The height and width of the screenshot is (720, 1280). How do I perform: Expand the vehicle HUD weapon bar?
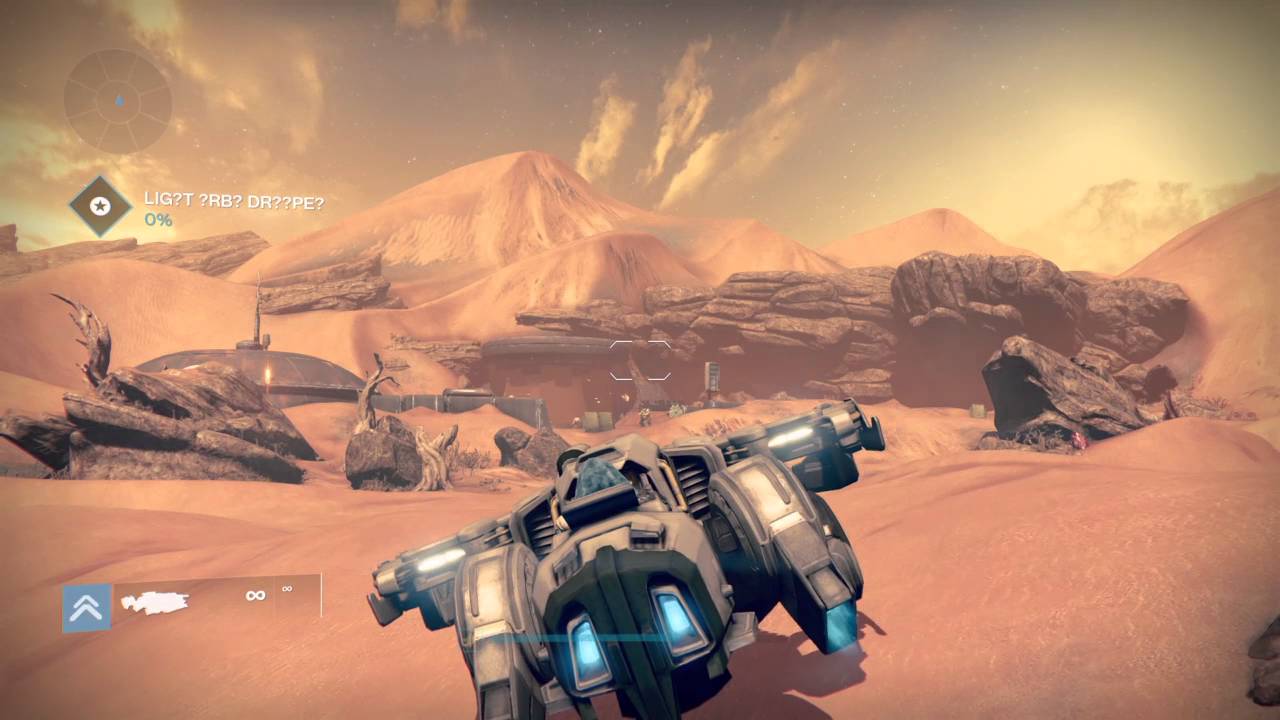coord(200,600)
